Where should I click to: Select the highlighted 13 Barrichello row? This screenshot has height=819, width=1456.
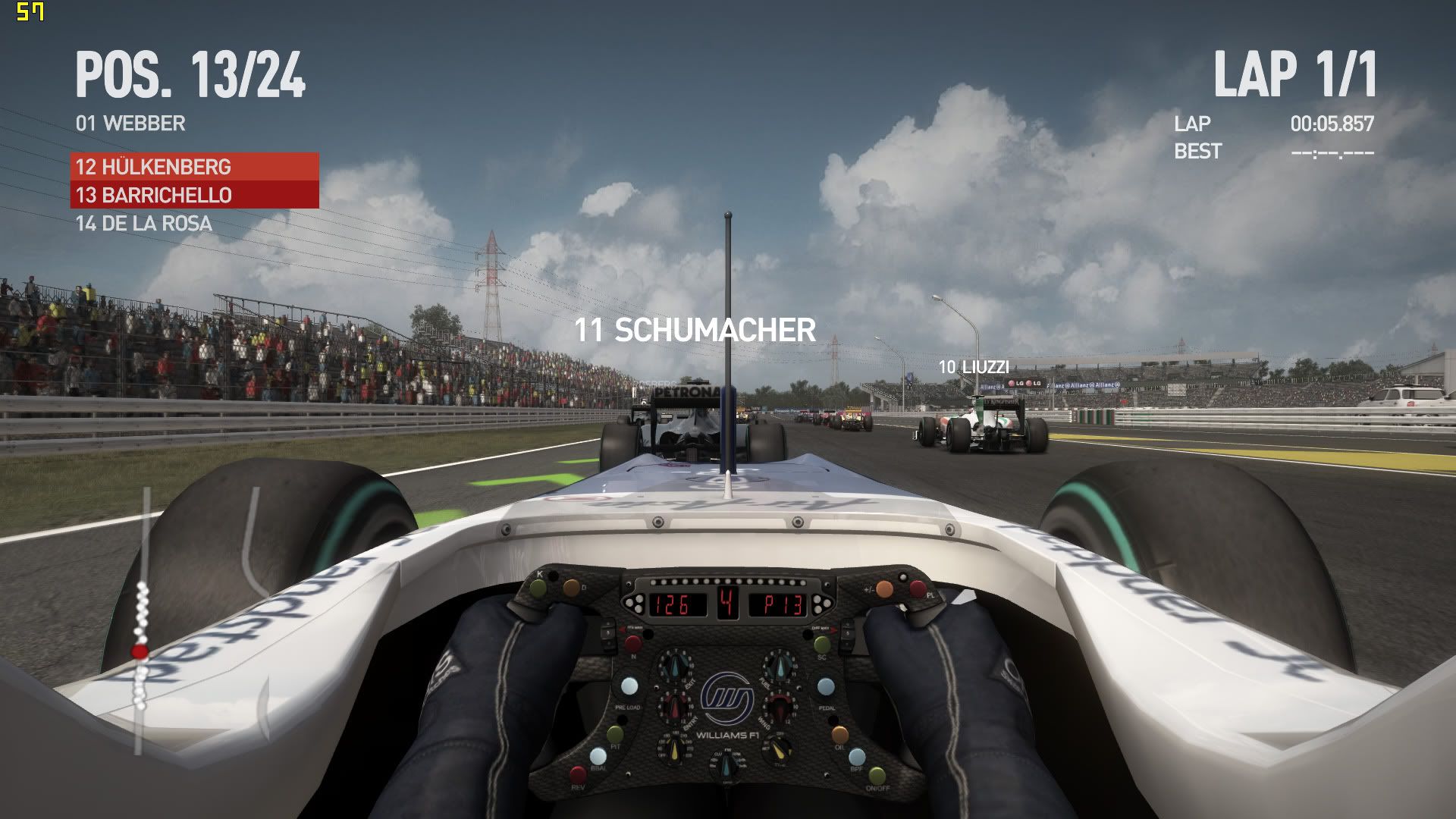tap(194, 195)
